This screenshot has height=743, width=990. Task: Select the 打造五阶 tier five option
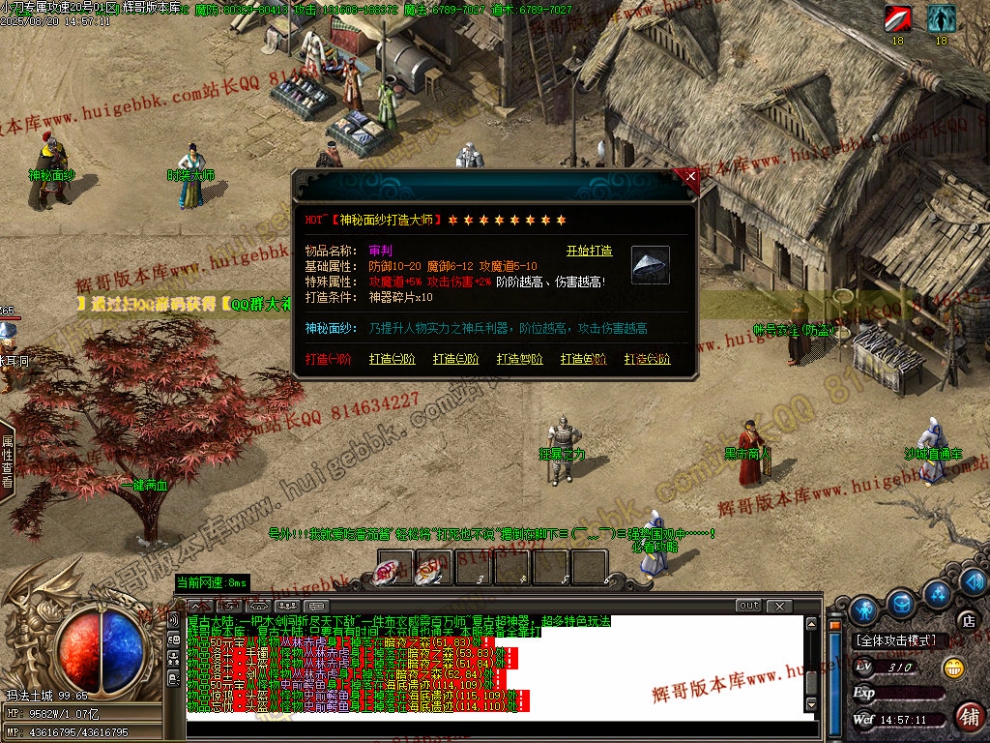584,359
